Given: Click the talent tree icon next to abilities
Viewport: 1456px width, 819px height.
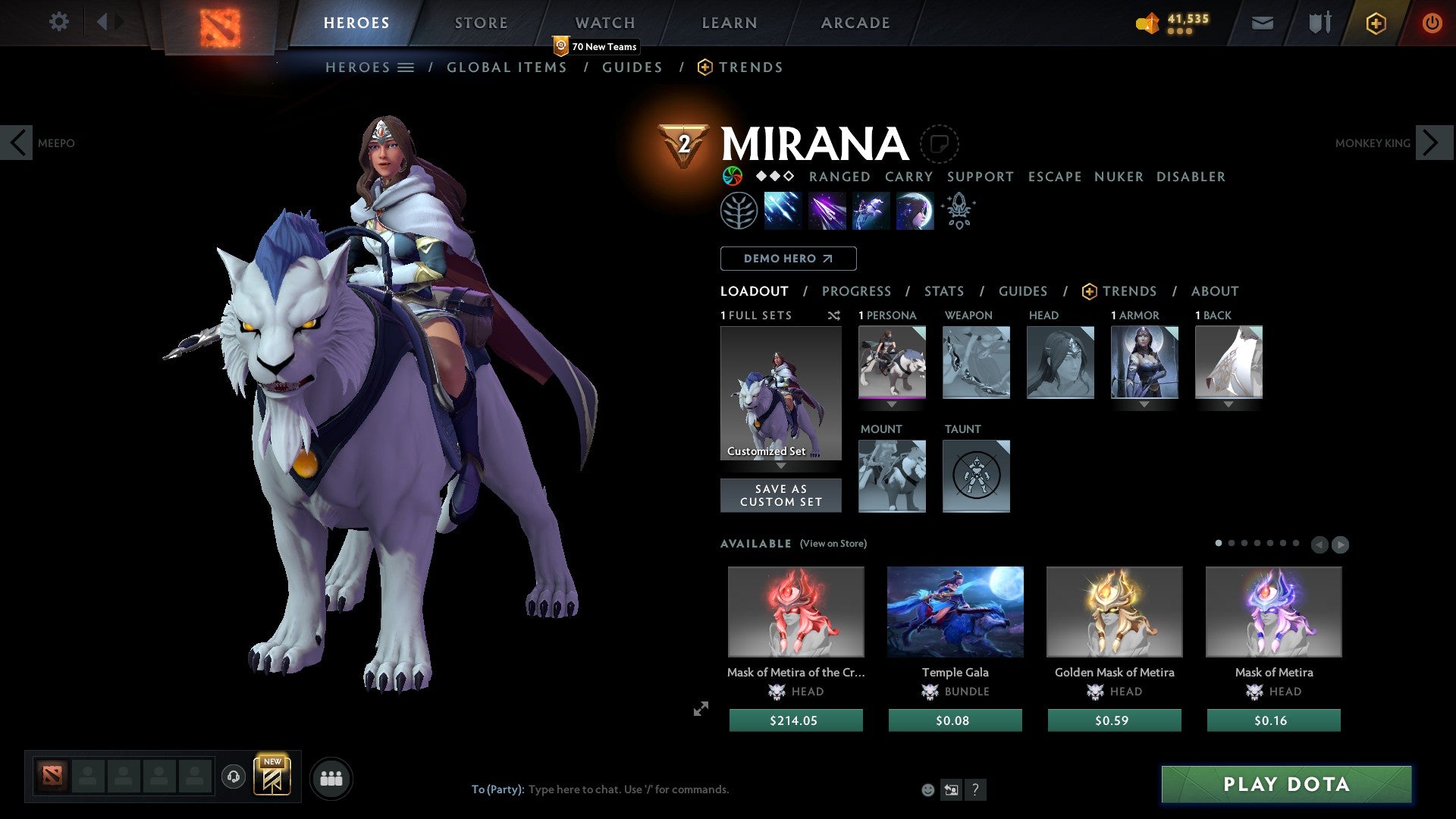Looking at the screenshot, I should (739, 210).
